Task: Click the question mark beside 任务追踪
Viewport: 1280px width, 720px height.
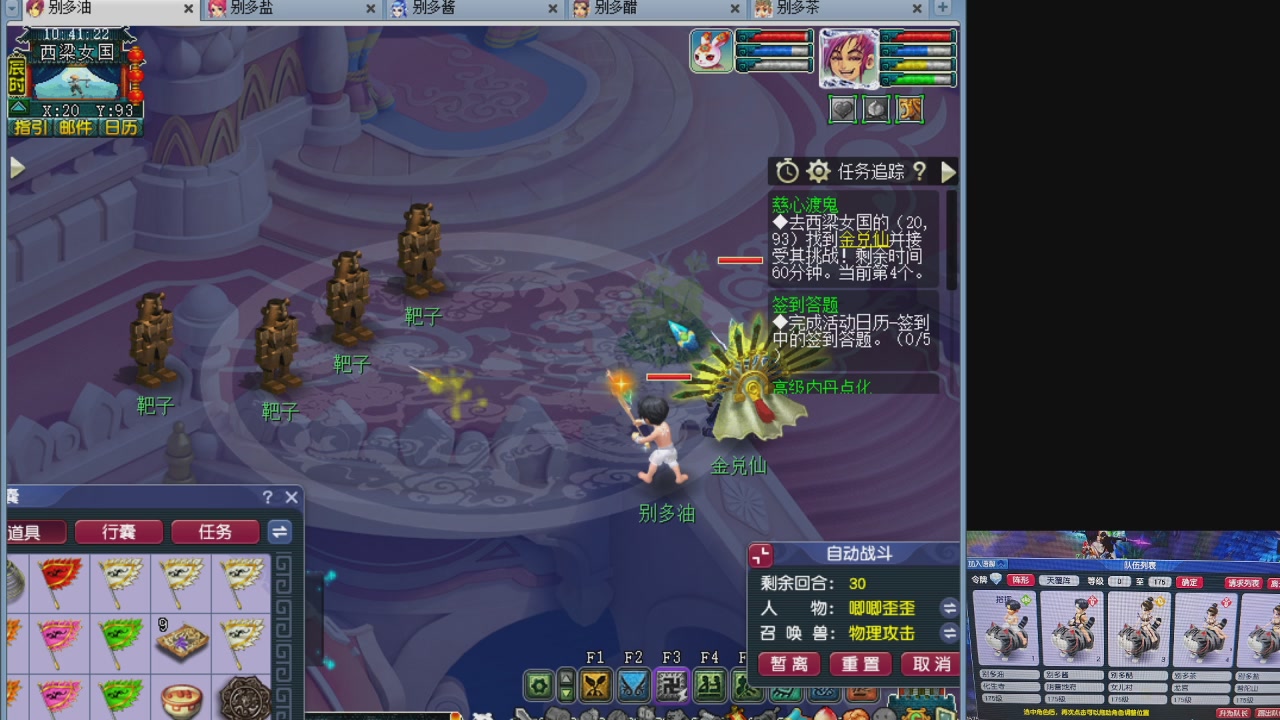Action: coord(921,172)
